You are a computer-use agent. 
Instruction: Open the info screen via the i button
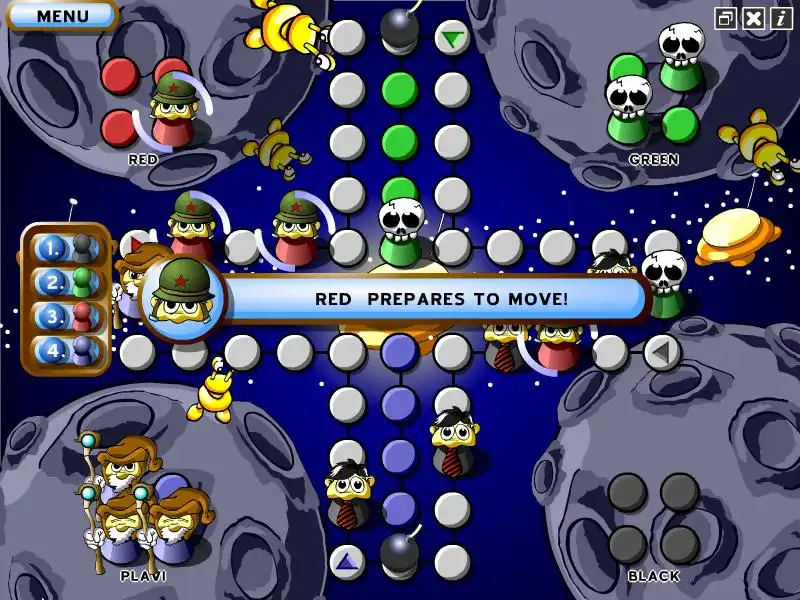[780, 18]
